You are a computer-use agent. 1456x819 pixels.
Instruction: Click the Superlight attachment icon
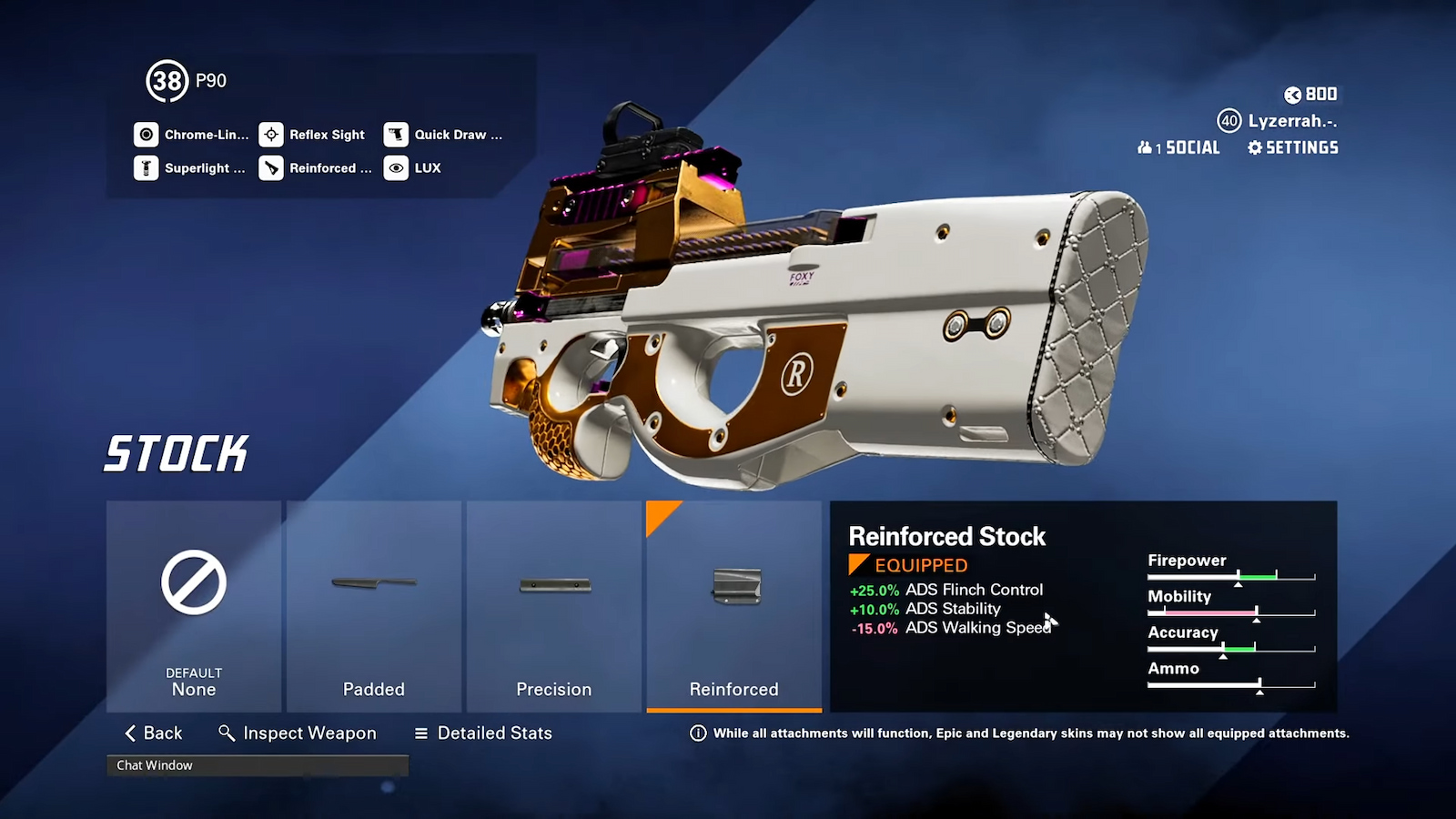pos(147,168)
